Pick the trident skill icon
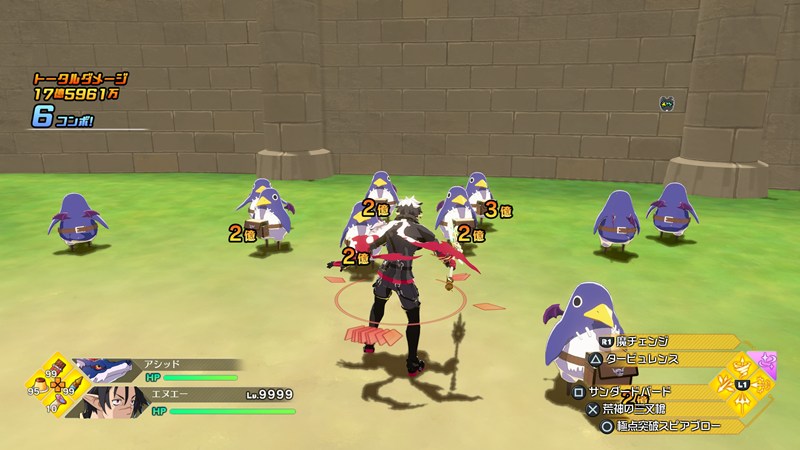Image resolution: width=800 pixels, height=450 pixels. (x=741, y=405)
